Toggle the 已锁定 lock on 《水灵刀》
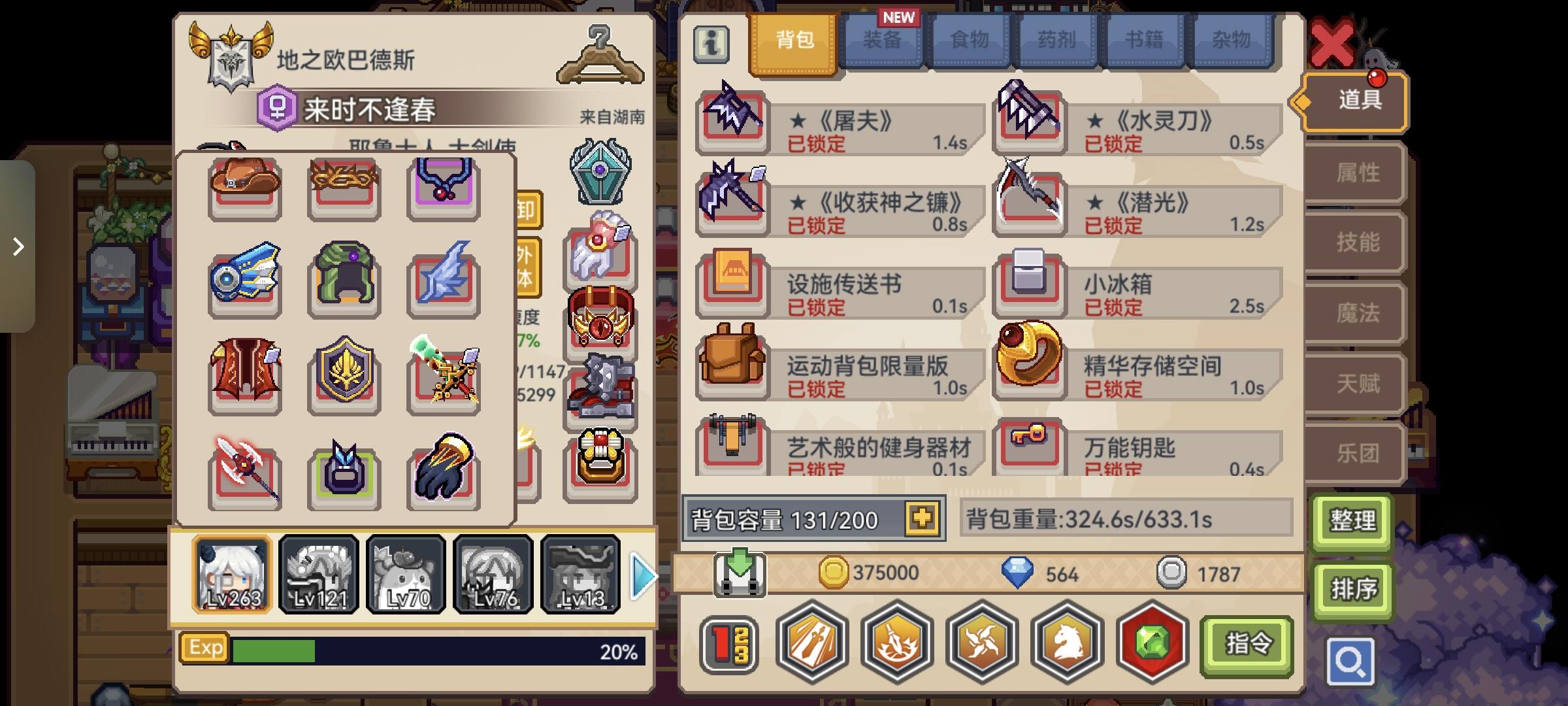Screen dimensions: 1568x706 click(1115, 143)
